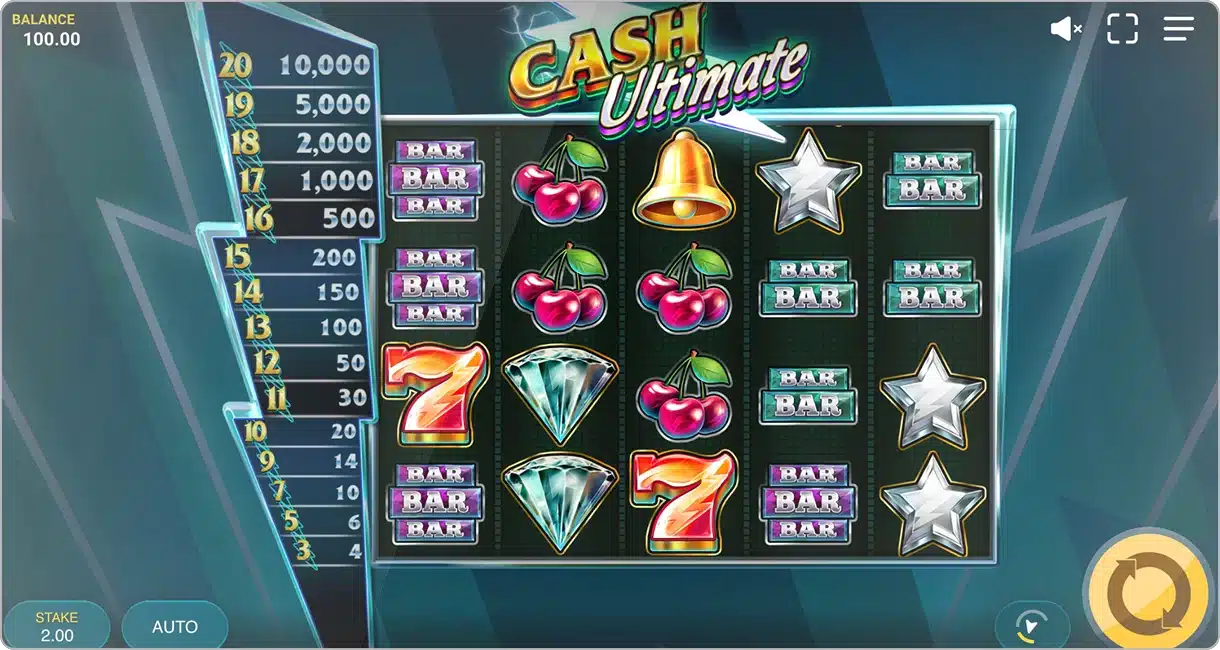Open the AUTO spin options
Image resolution: width=1220 pixels, height=650 pixels.
point(175,627)
